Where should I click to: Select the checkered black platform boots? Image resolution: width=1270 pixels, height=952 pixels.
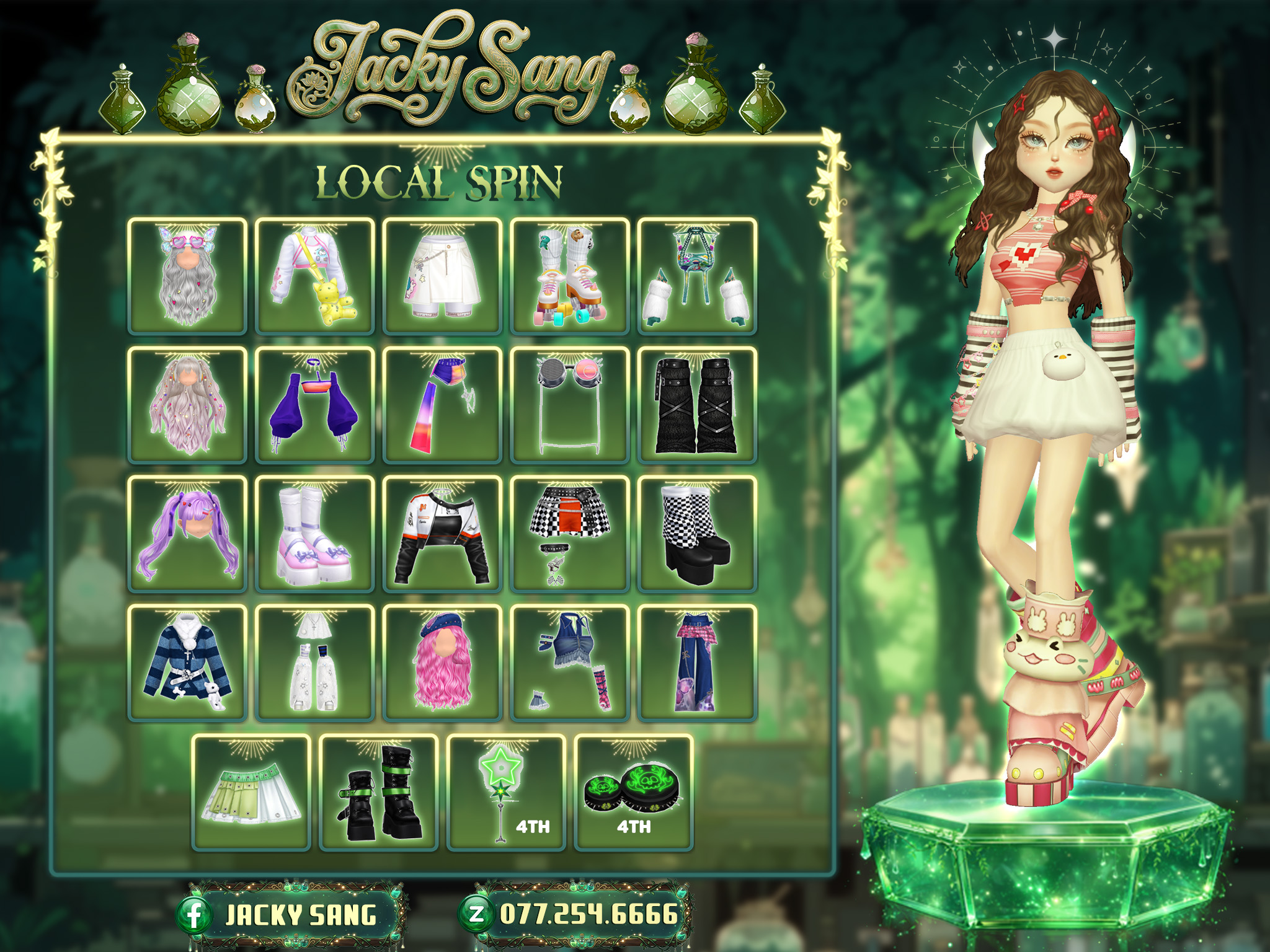(x=698, y=534)
